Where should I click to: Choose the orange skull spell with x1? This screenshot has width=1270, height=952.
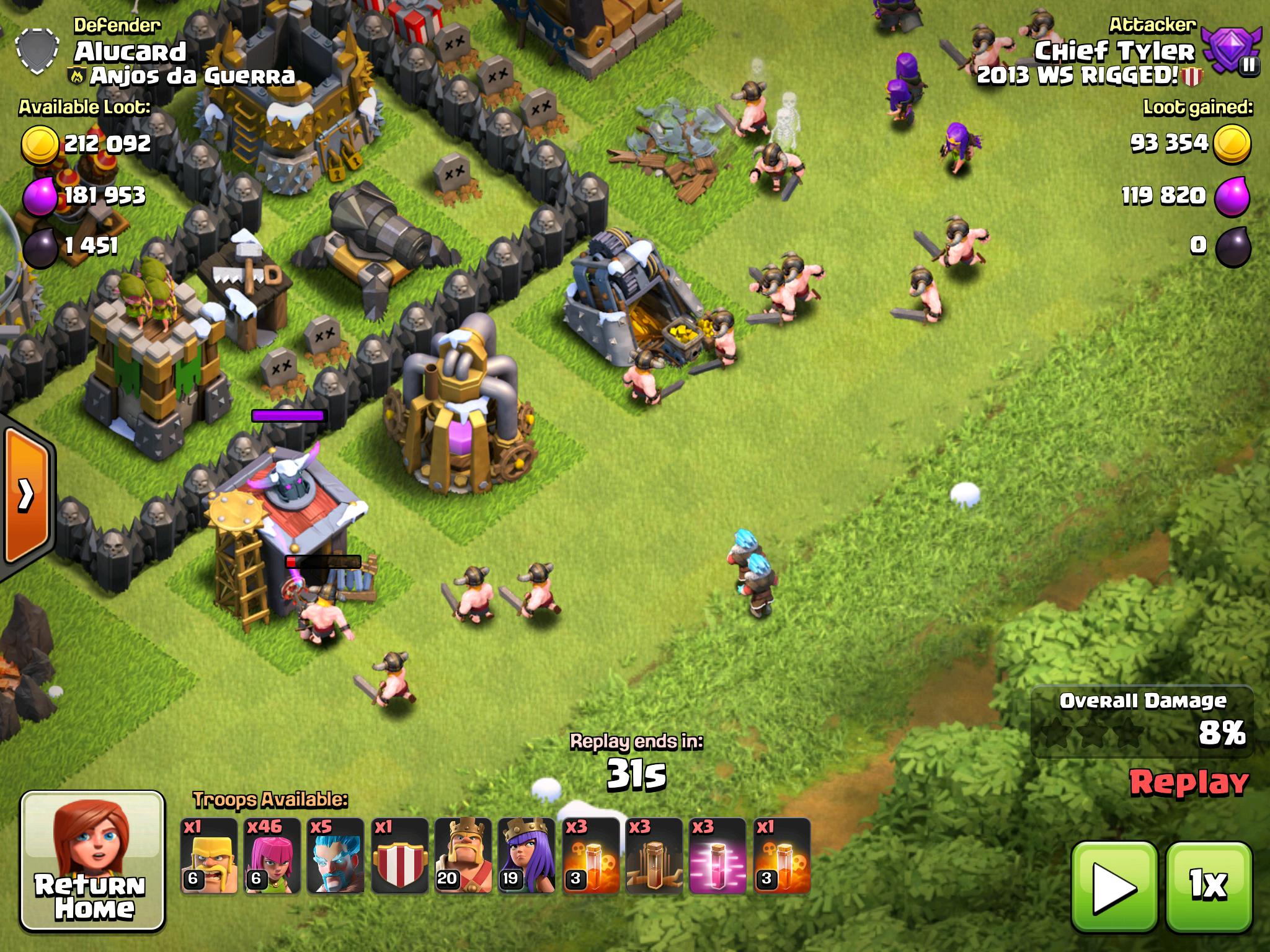781,856
